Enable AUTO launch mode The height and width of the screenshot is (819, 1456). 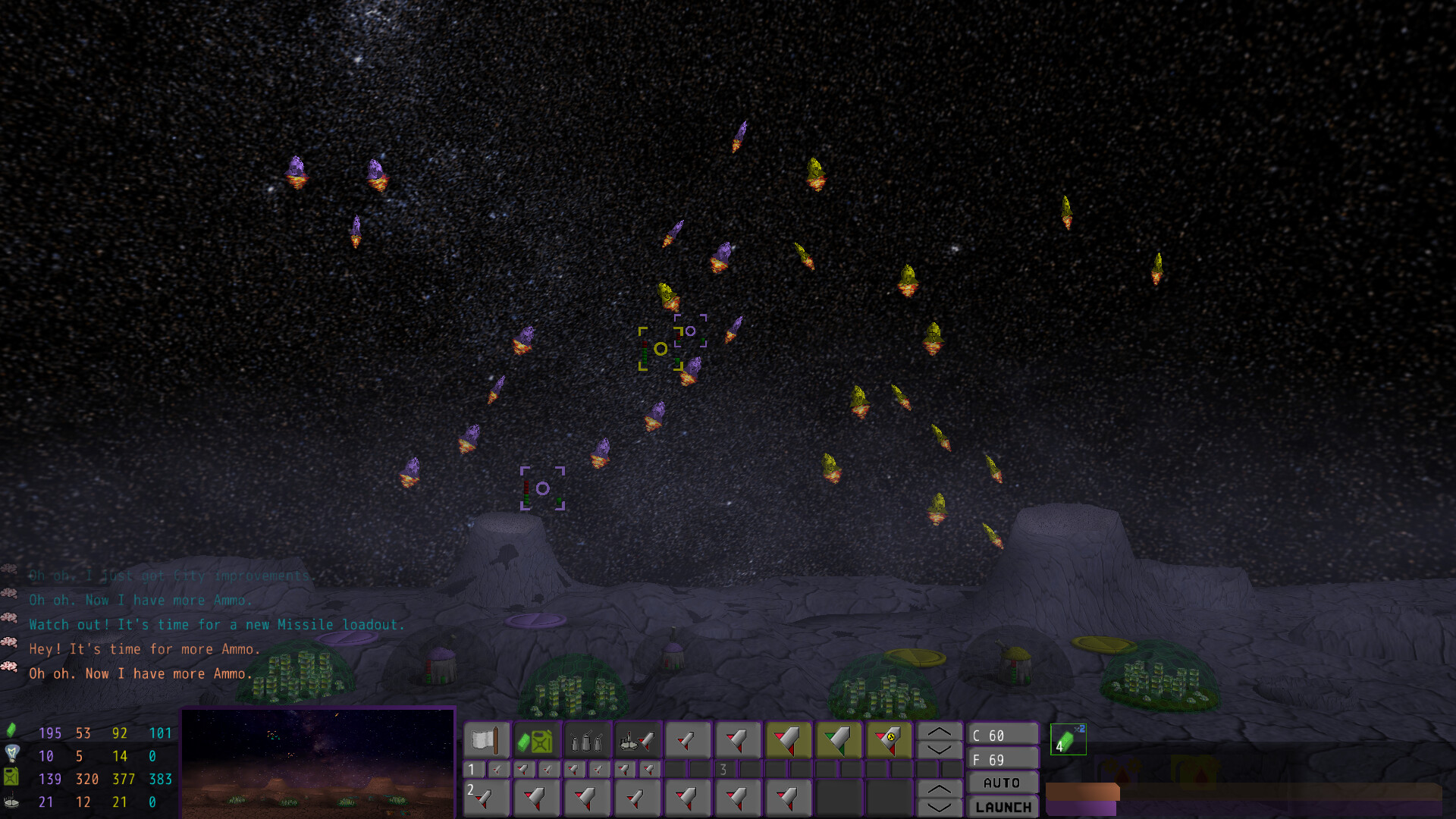pos(1003,782)
